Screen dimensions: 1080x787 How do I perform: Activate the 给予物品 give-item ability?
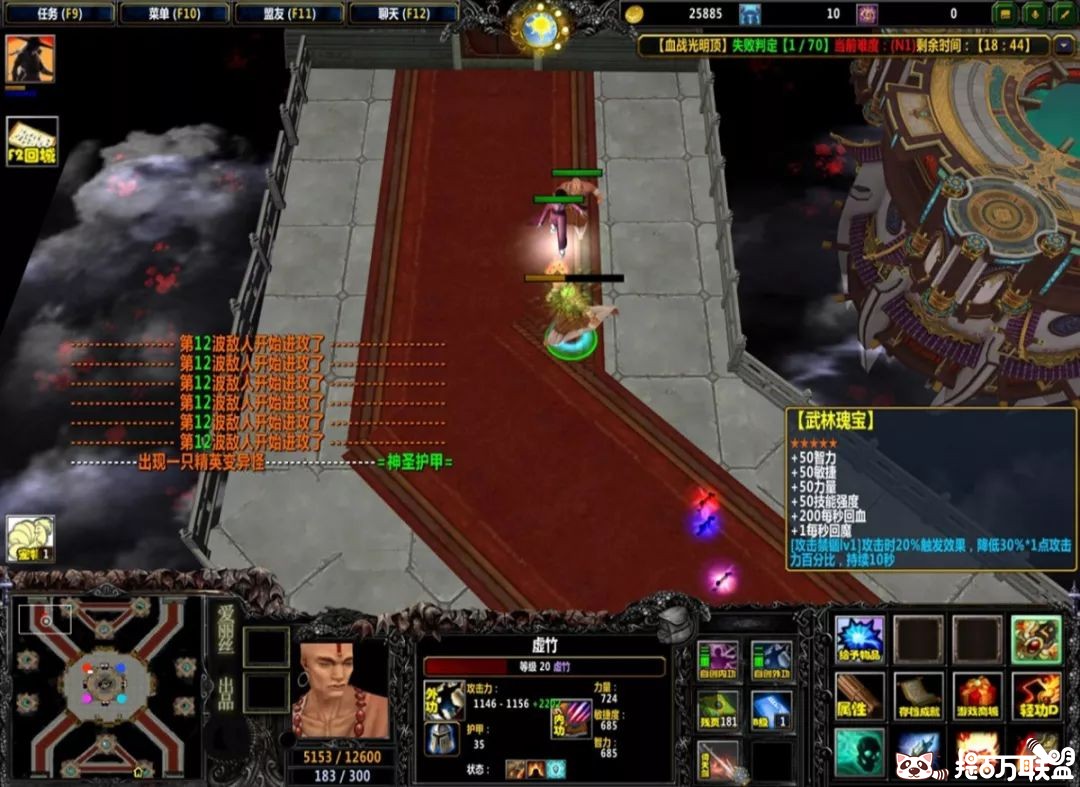pos(860,639)
